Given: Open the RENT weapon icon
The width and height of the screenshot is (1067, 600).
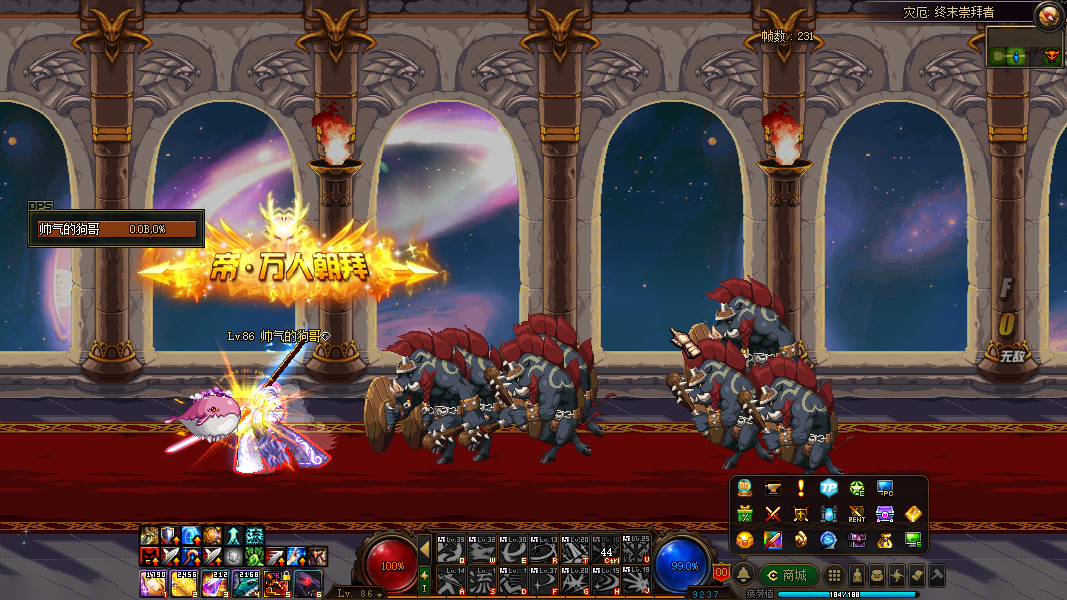Looking at the screenshot, I should [x=856, y=514].
